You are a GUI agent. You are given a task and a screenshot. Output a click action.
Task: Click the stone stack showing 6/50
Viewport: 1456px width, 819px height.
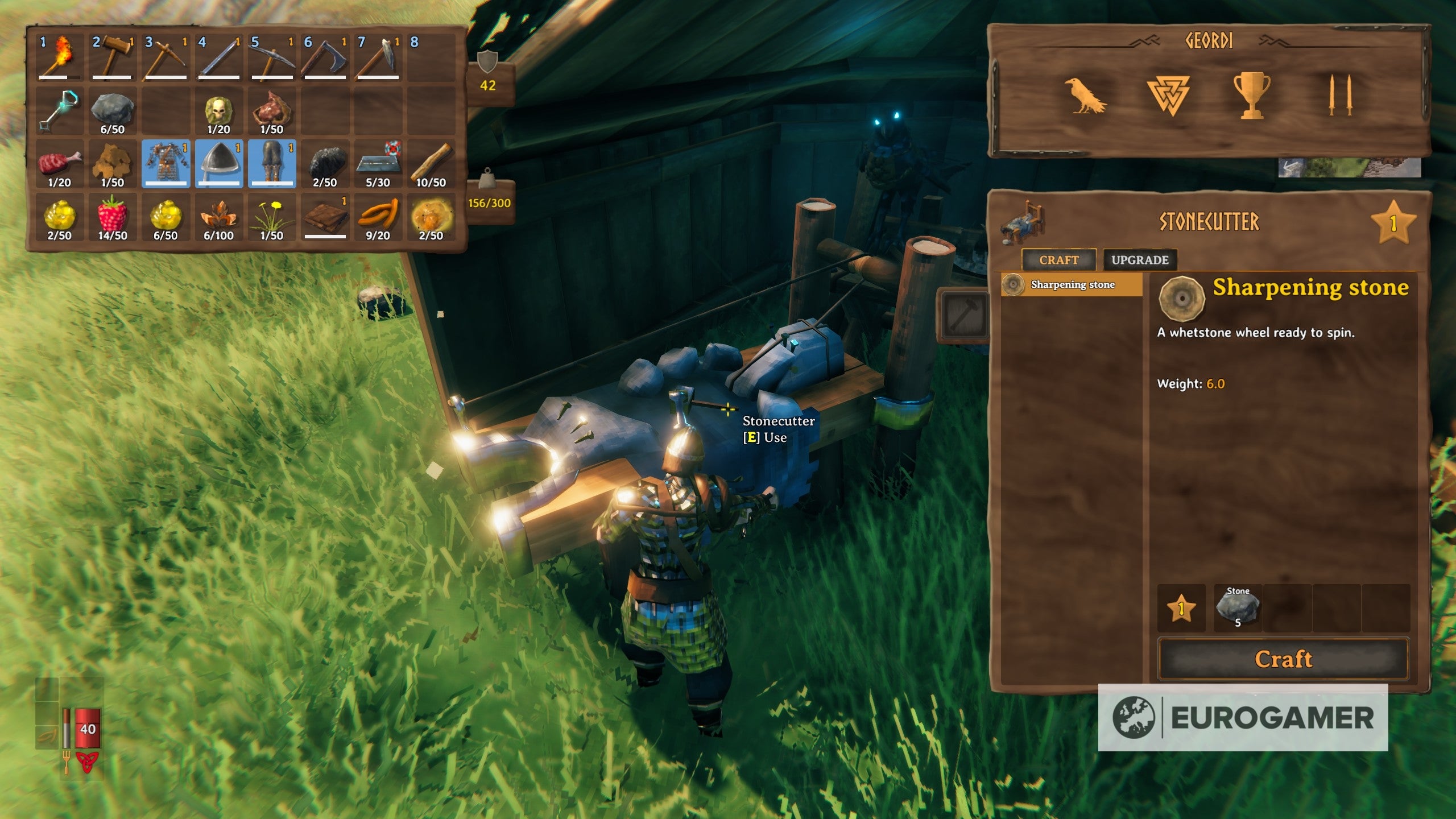(112, 111)
